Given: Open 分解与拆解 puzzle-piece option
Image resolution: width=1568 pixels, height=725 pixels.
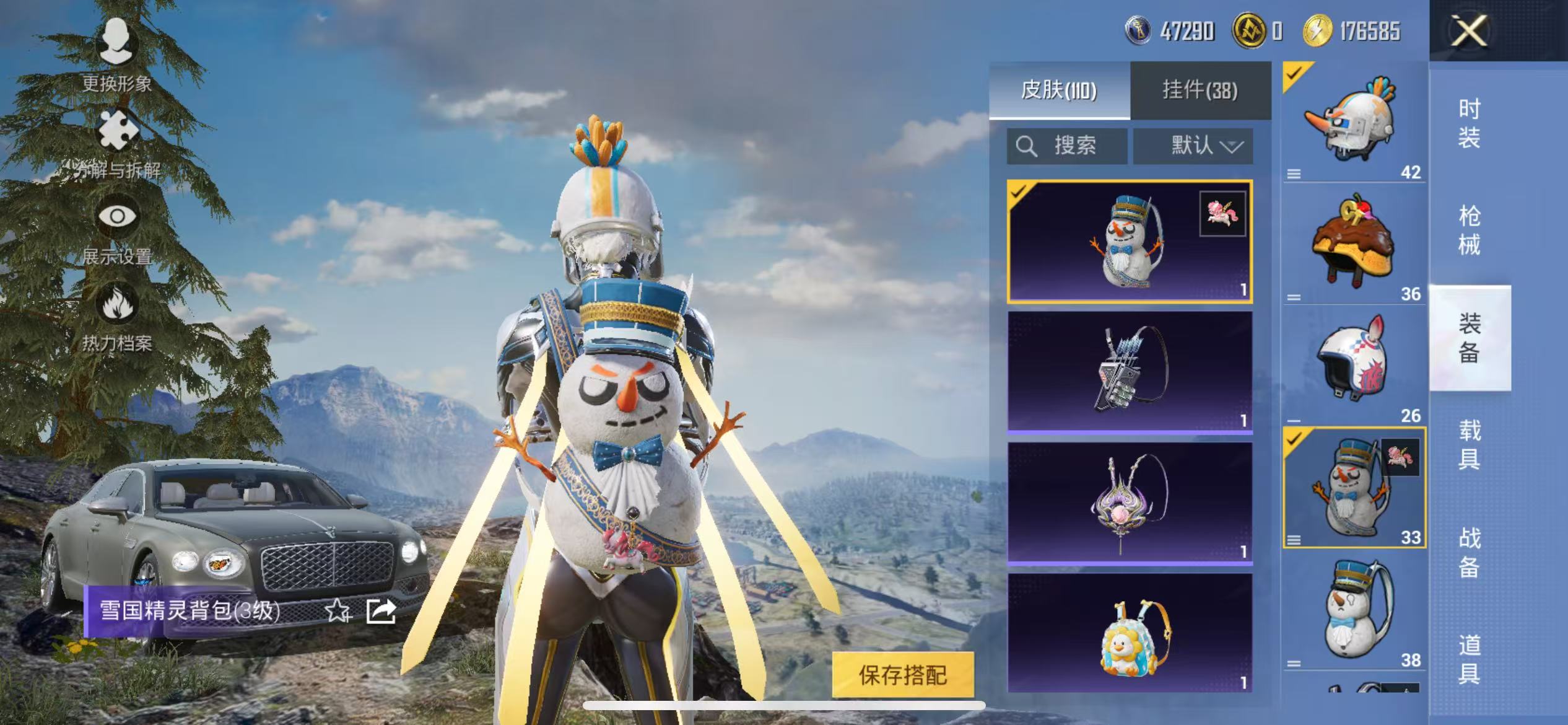Looking at the screenshot, I should click(x=117, y=144).
